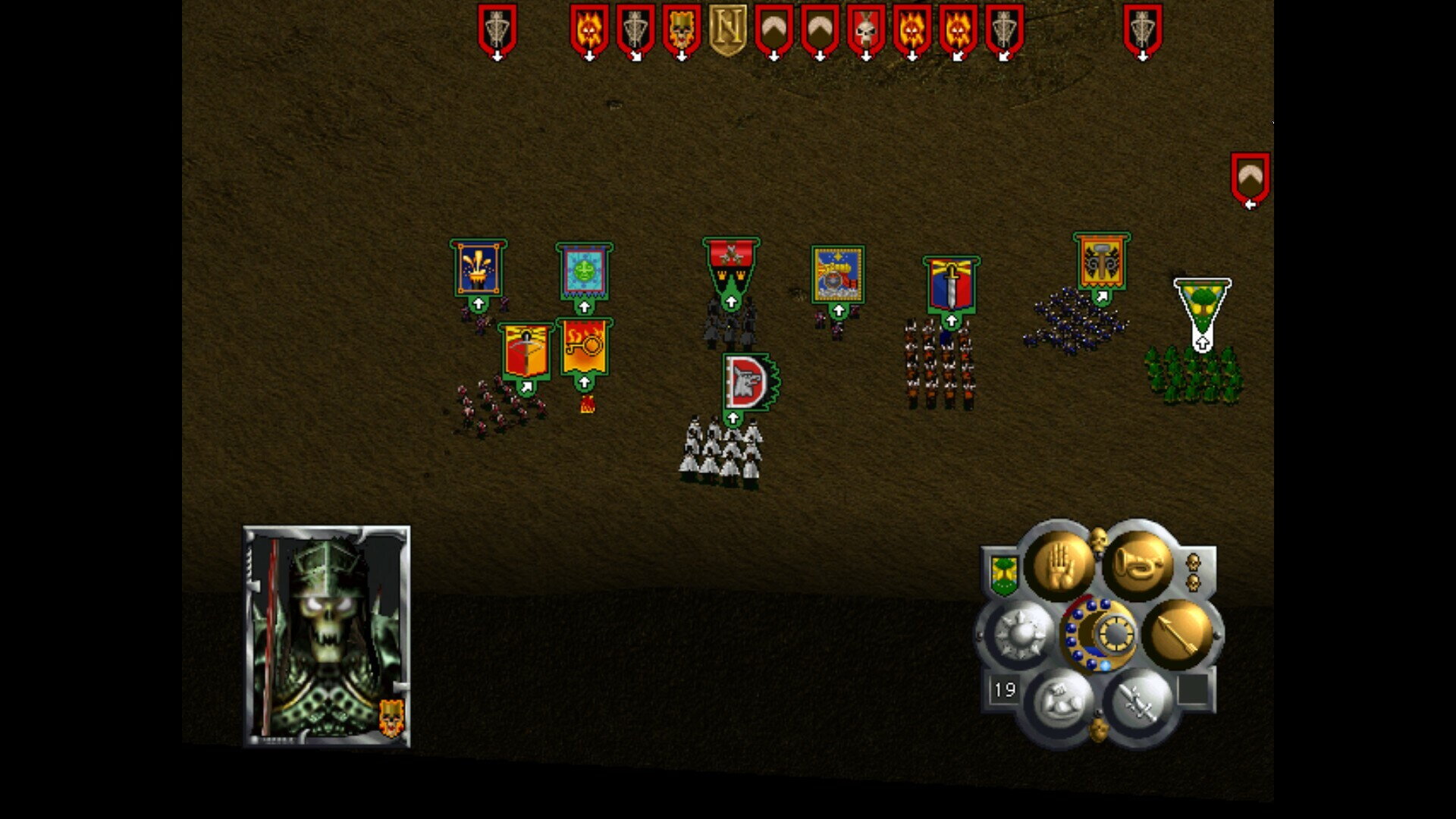The height and width of the screenshot is (819, 1456).
Task: Select the green face cyan banner unit
Action: (x=584, y=271)
